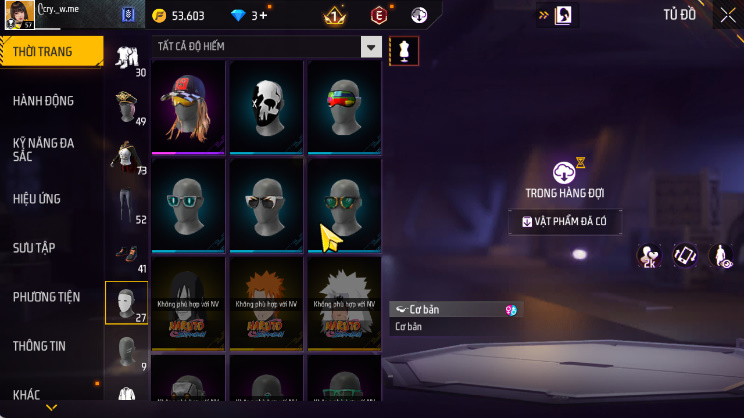
Task: Click the Cơ bản style selector
Action: pyautogui.click(x=456, y=310)
